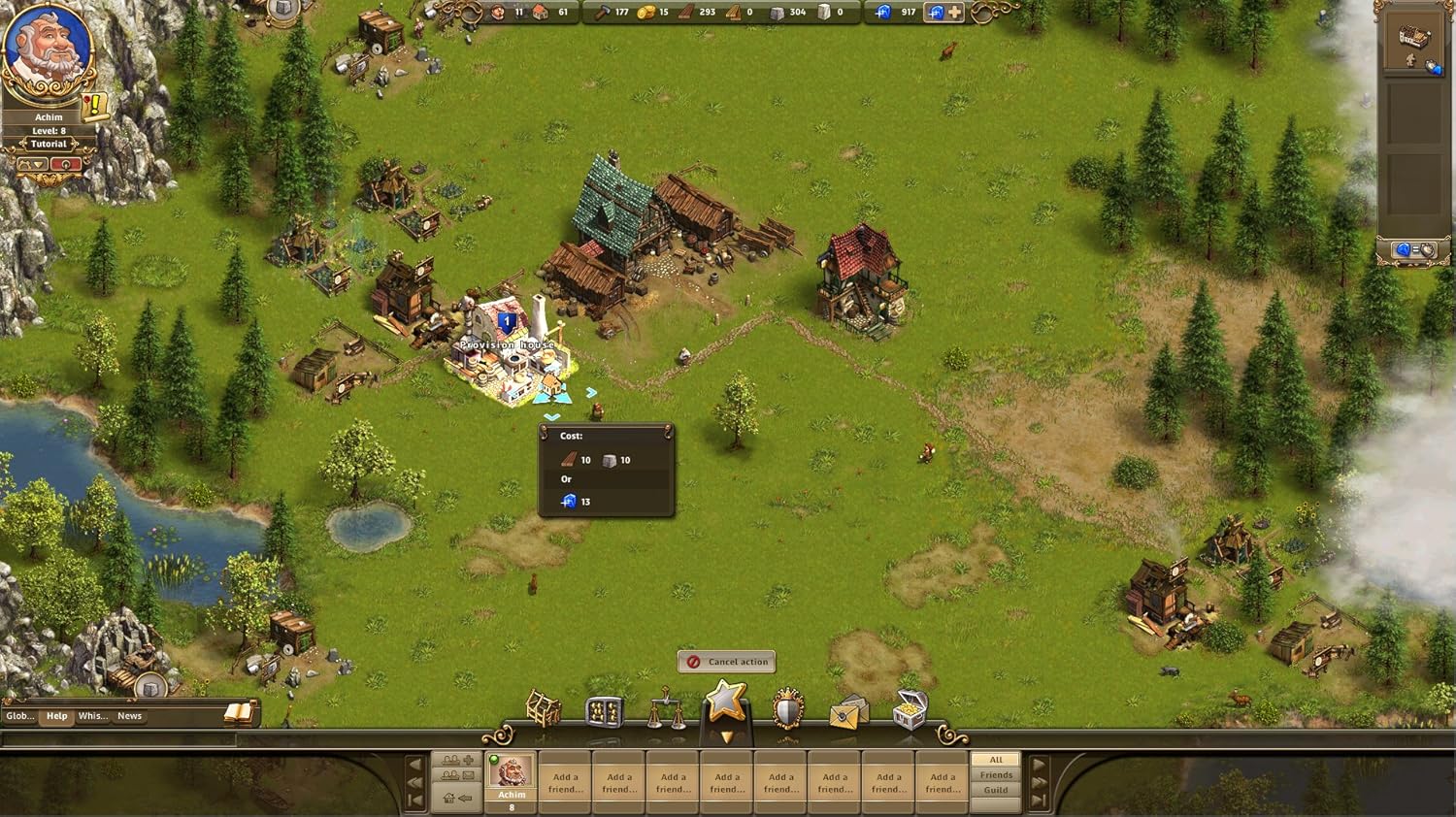This screenshot has width=1456, height=817.
Task: Switch to the Help chat tab
Action: pos(57,716)
